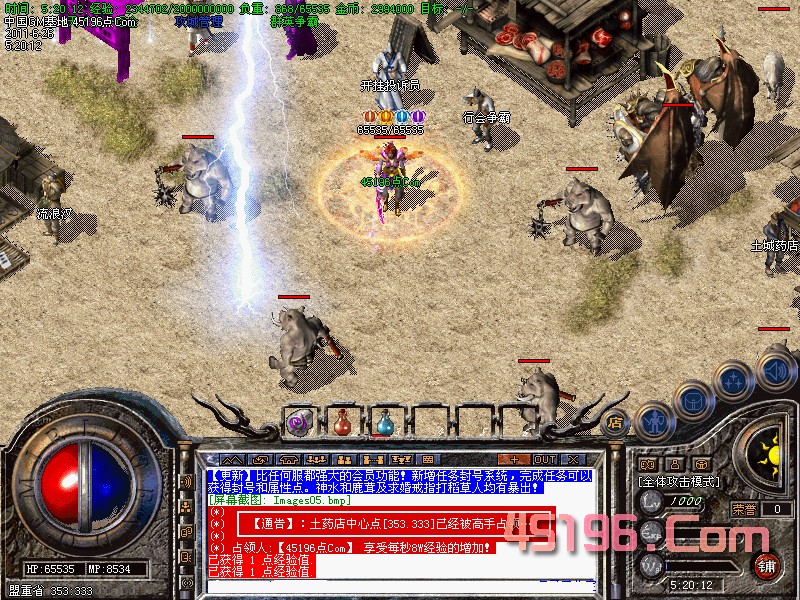Open the round 店 shop button
This screenshot has height=600, width=800.
pyautogui.click(x=616, y=422)
